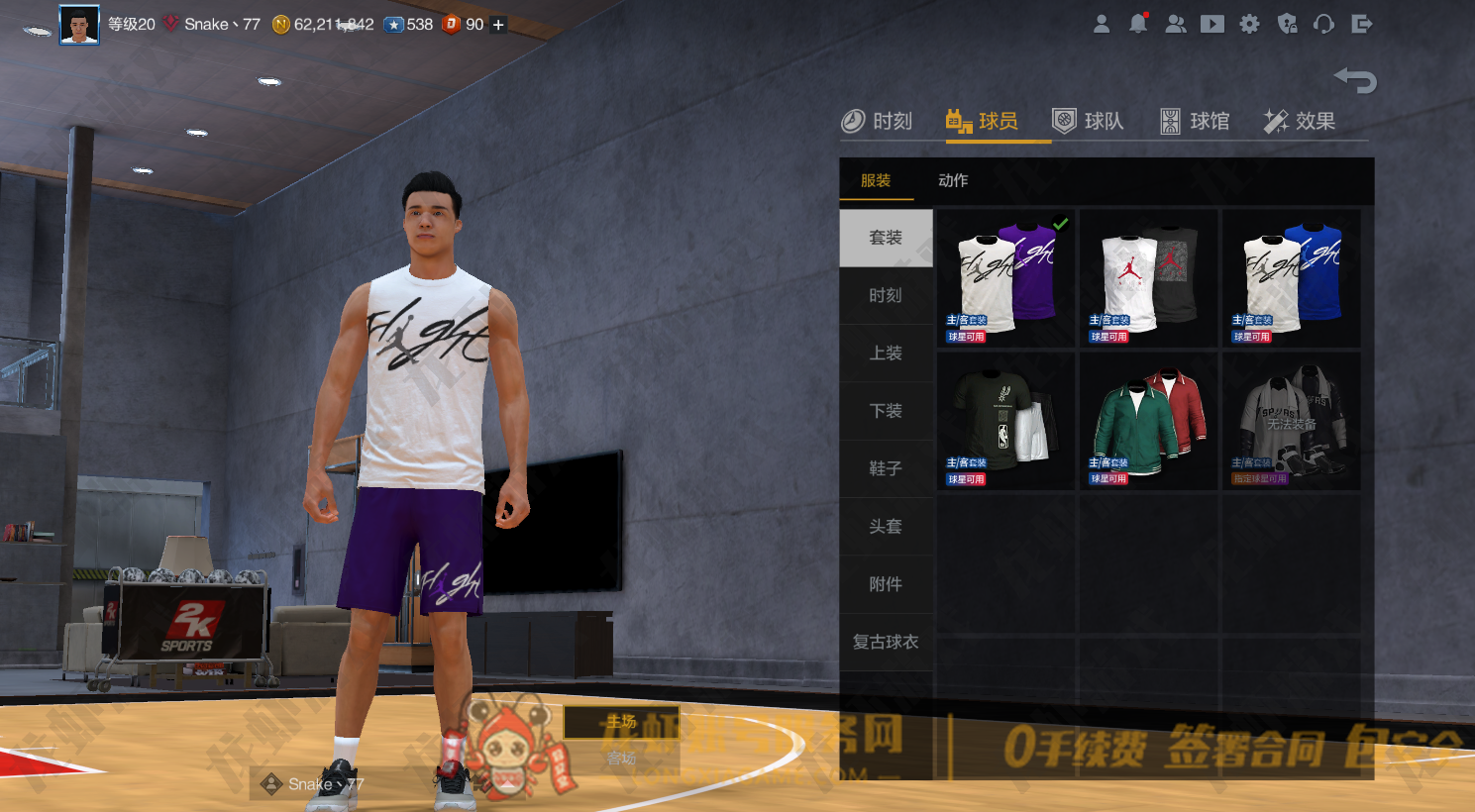
Task: Select the 球馆 tab
Action: pyautogui.click(x=1195, y=122)
